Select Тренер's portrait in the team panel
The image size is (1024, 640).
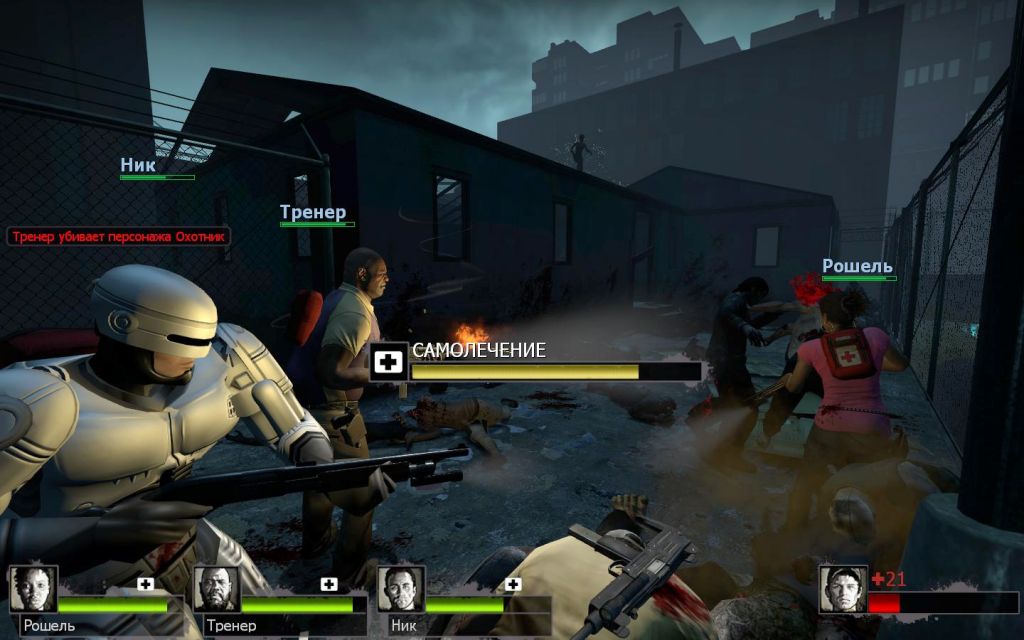pos(217,589)
